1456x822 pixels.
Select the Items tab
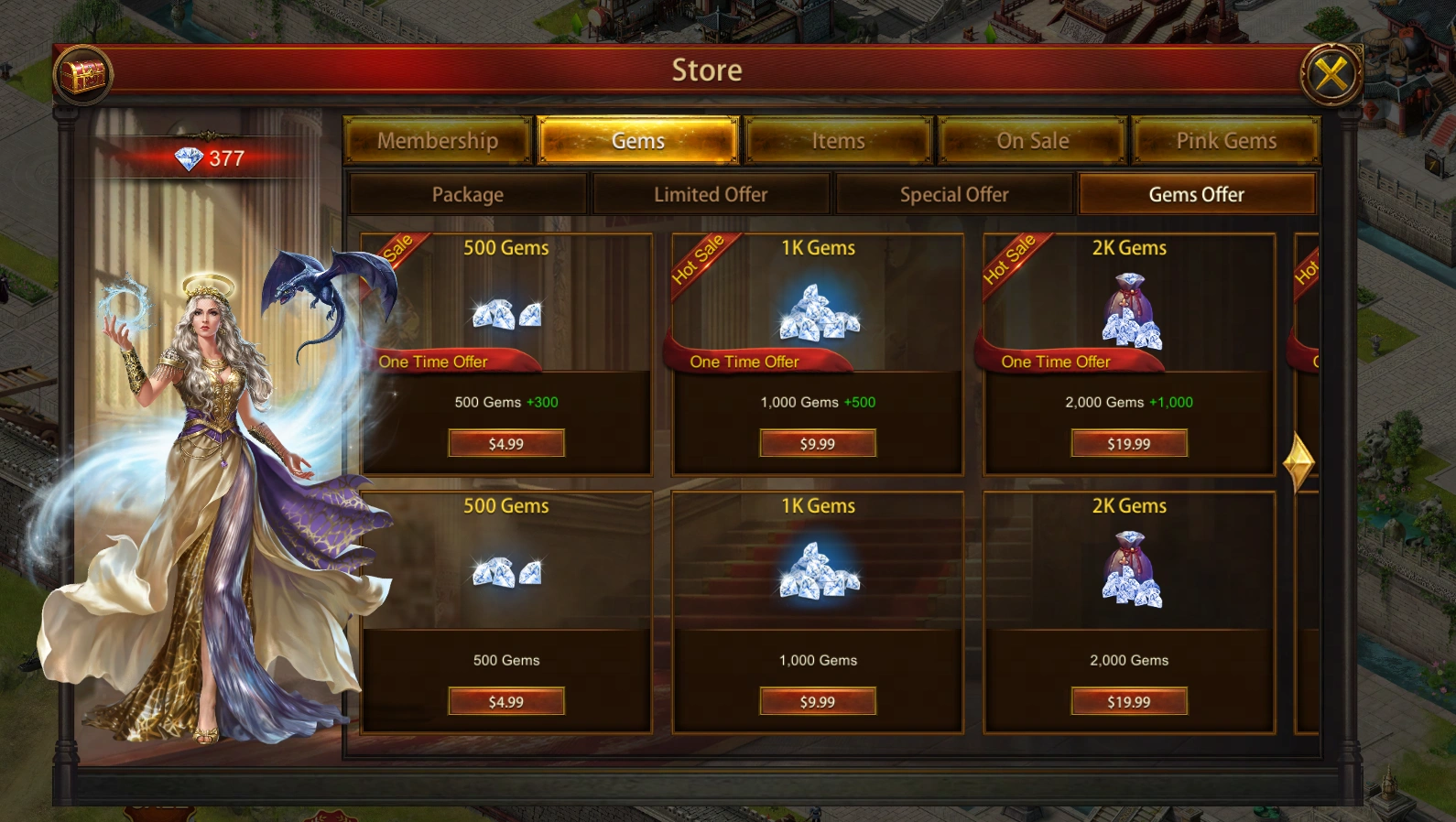[839, 140]
